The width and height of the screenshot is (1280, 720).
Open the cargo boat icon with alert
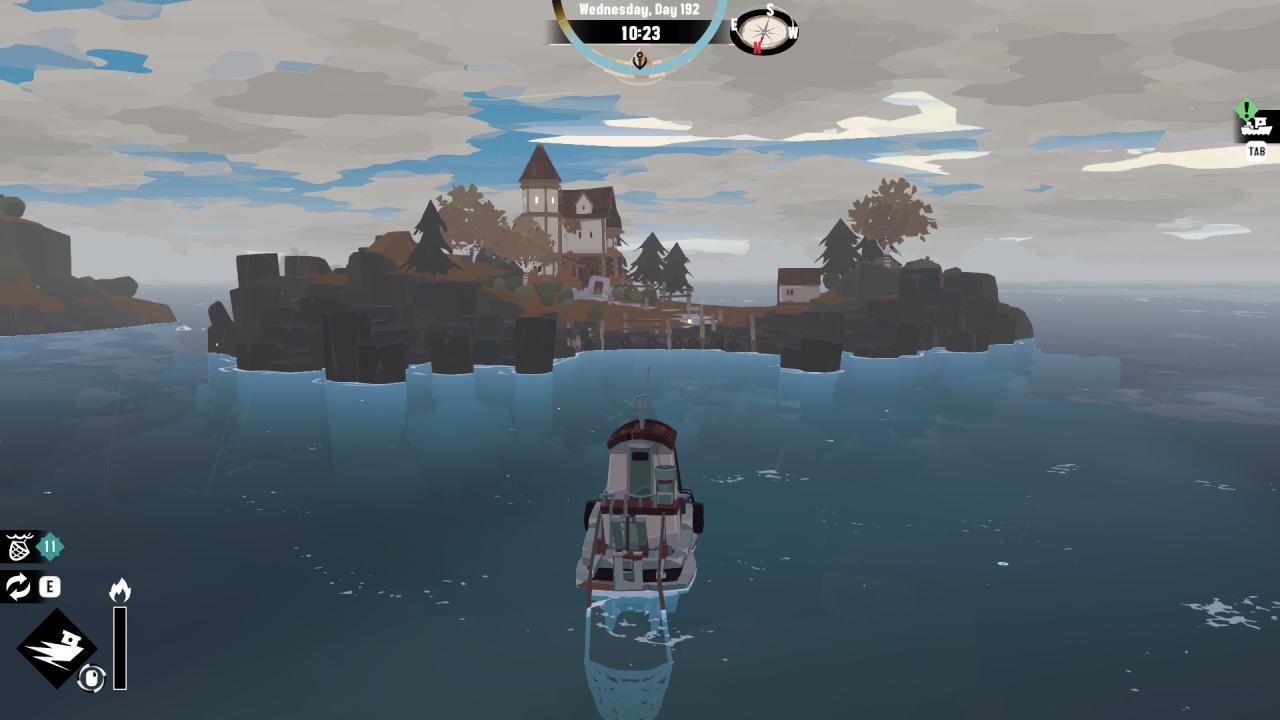tap(1257, 126)
